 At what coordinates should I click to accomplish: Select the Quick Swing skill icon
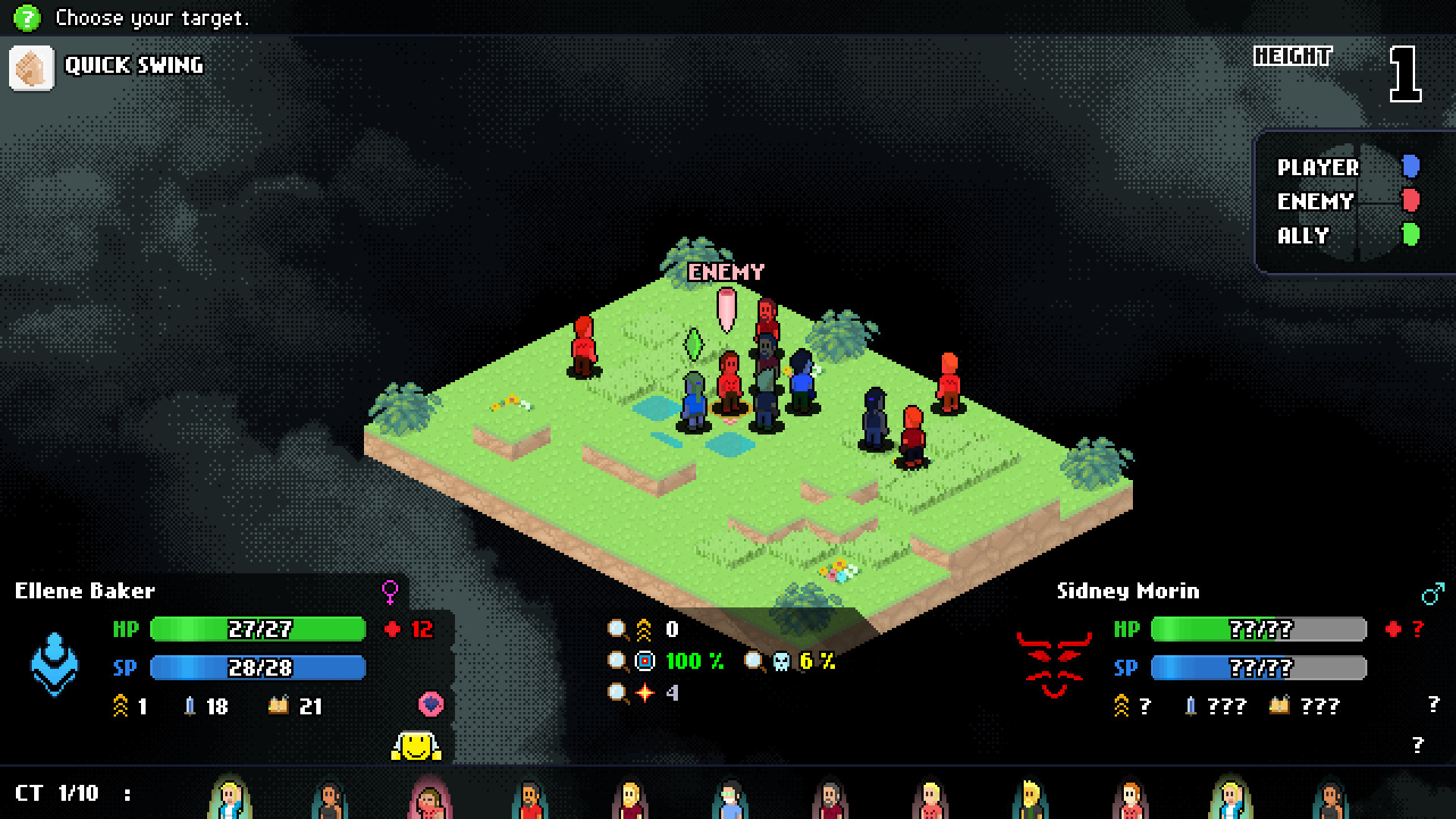click(32, 68)
